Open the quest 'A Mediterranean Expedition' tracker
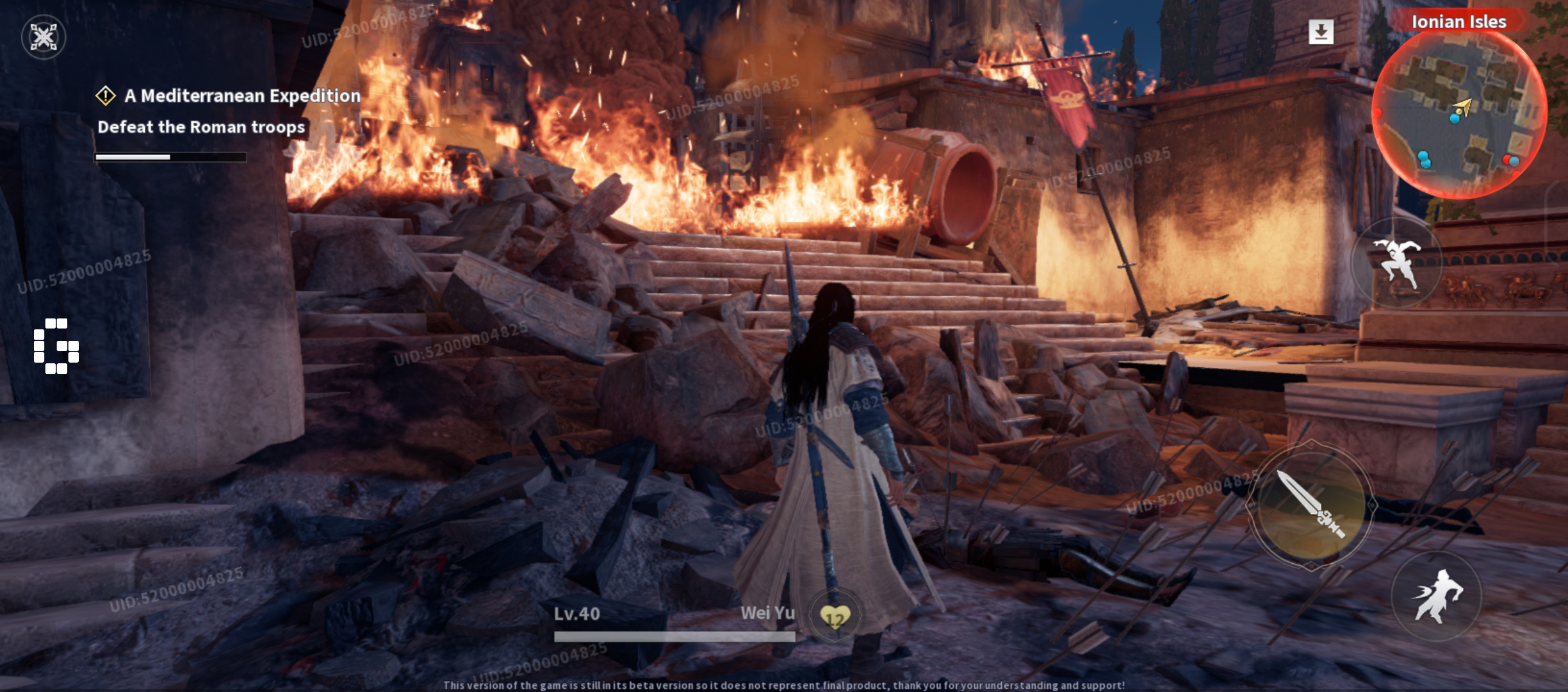 242,95
